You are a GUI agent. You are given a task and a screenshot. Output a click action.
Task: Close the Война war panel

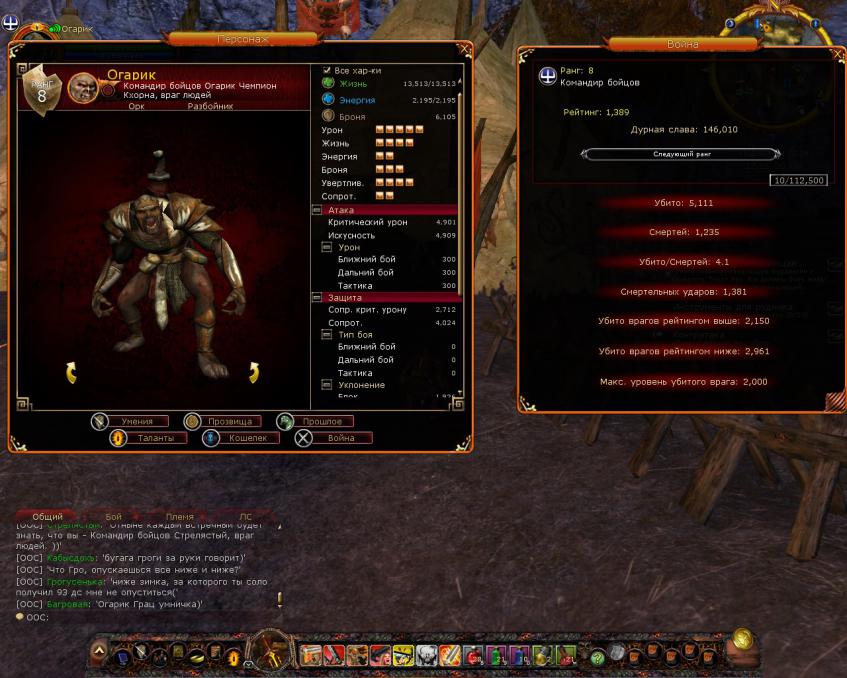pos(837,55)
